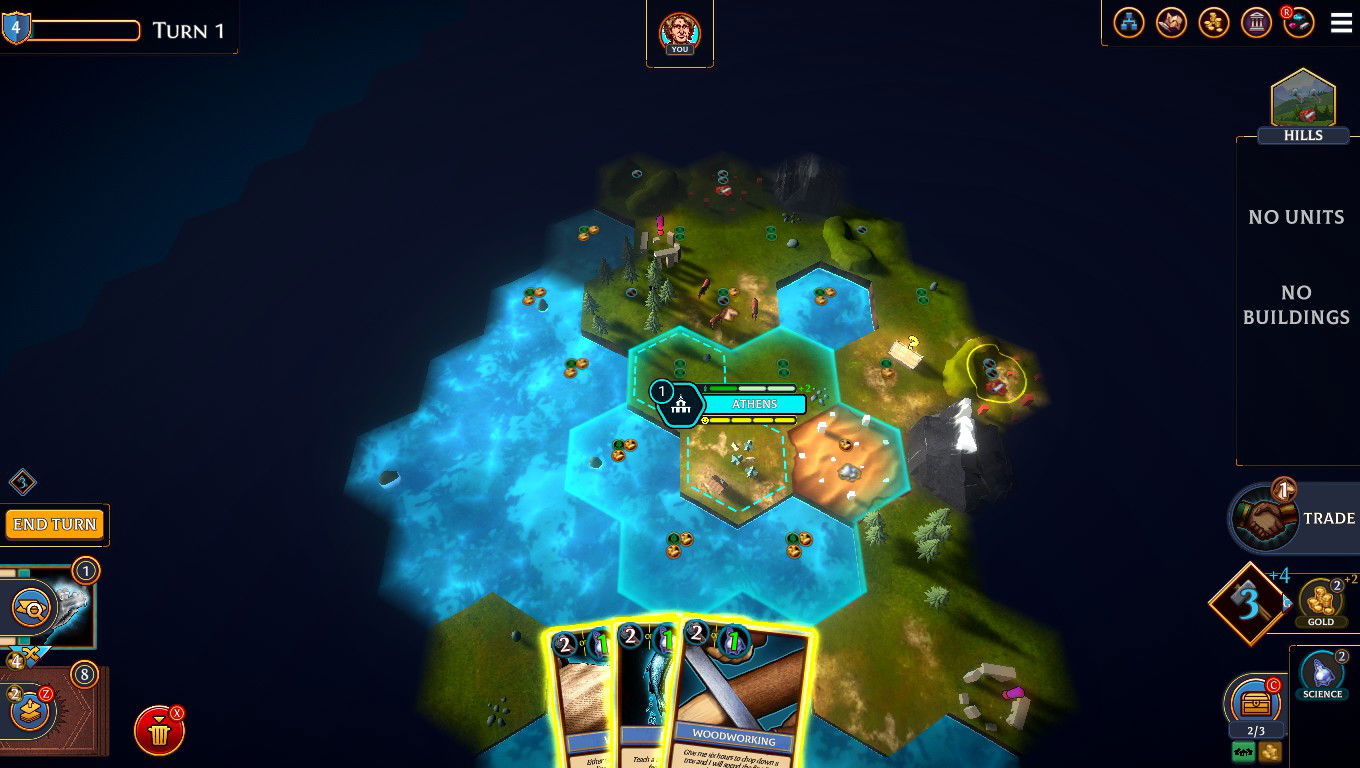1360x768 pixels.
Task: Click the red discard trash button
Action: point(160,730)
